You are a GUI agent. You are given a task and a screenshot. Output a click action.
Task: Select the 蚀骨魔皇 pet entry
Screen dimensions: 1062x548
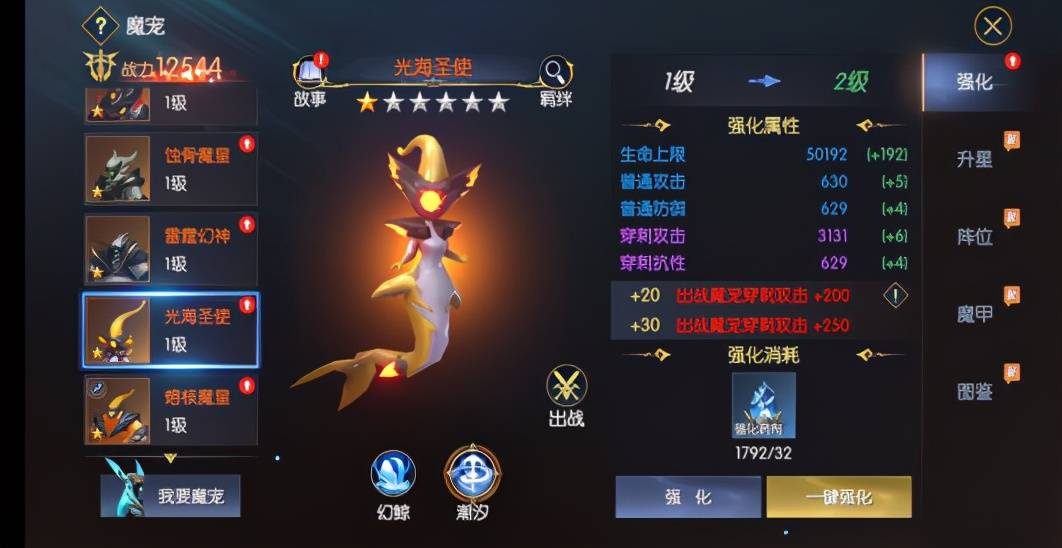pos(170,169)
